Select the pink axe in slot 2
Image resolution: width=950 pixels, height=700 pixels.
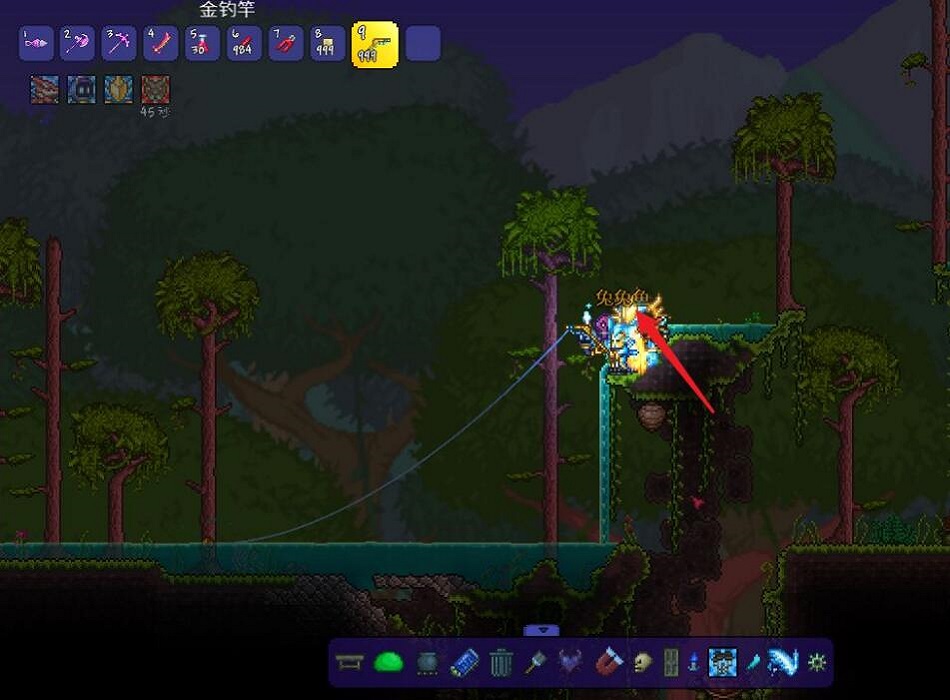click(x=77, y=43)
